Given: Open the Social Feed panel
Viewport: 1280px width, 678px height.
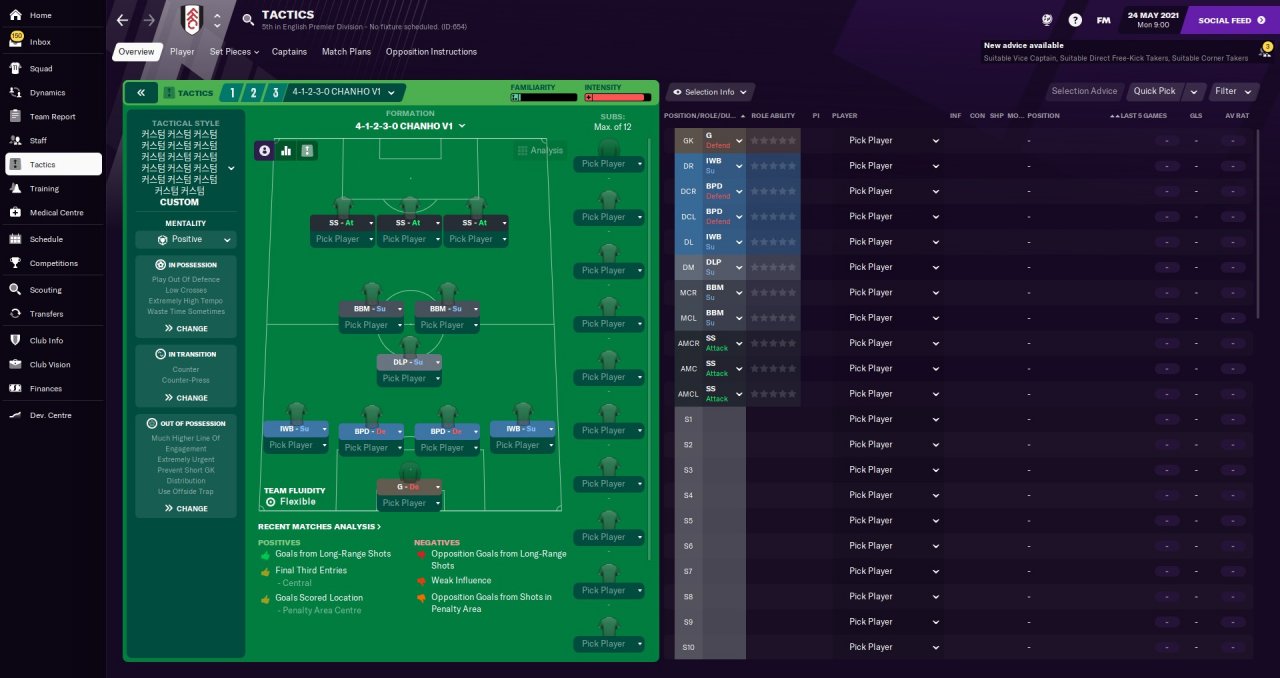Looking at the screenshot, I should point(1224,20).
